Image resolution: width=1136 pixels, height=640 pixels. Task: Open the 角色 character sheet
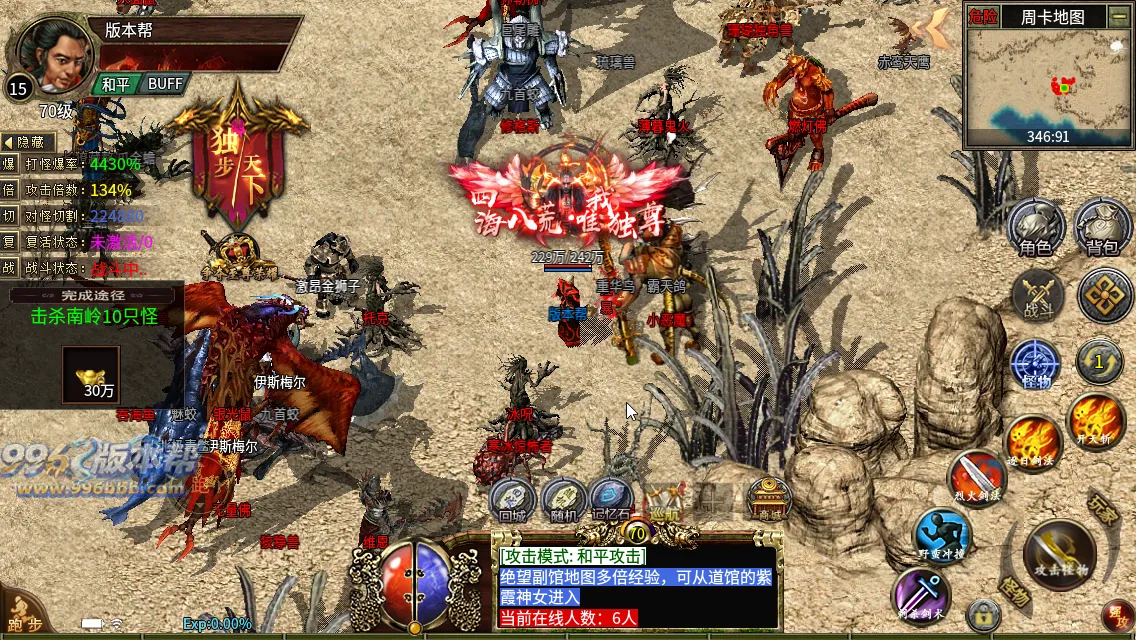[1035, 227]
